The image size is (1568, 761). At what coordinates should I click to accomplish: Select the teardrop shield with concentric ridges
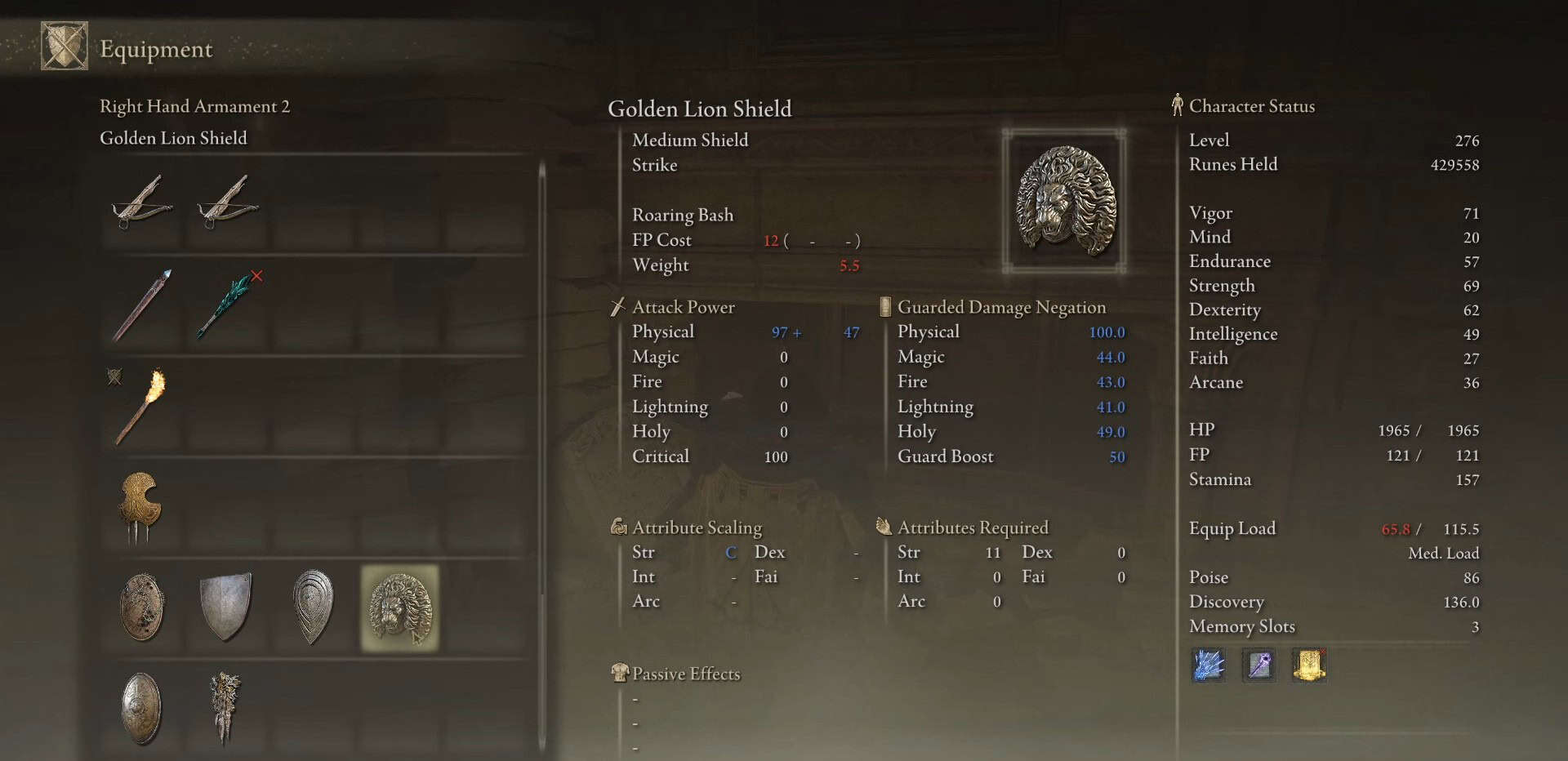(313, 607)
